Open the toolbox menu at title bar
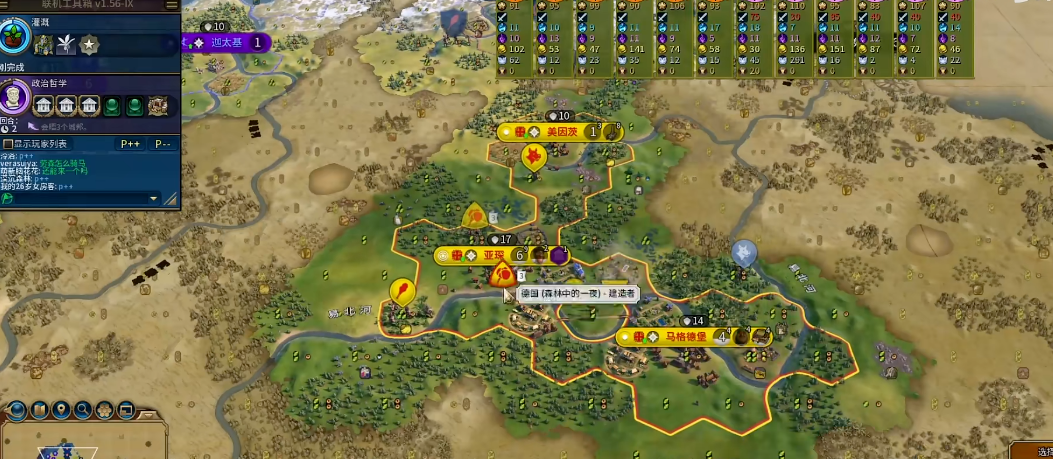1053x459 pixels. 171,5
